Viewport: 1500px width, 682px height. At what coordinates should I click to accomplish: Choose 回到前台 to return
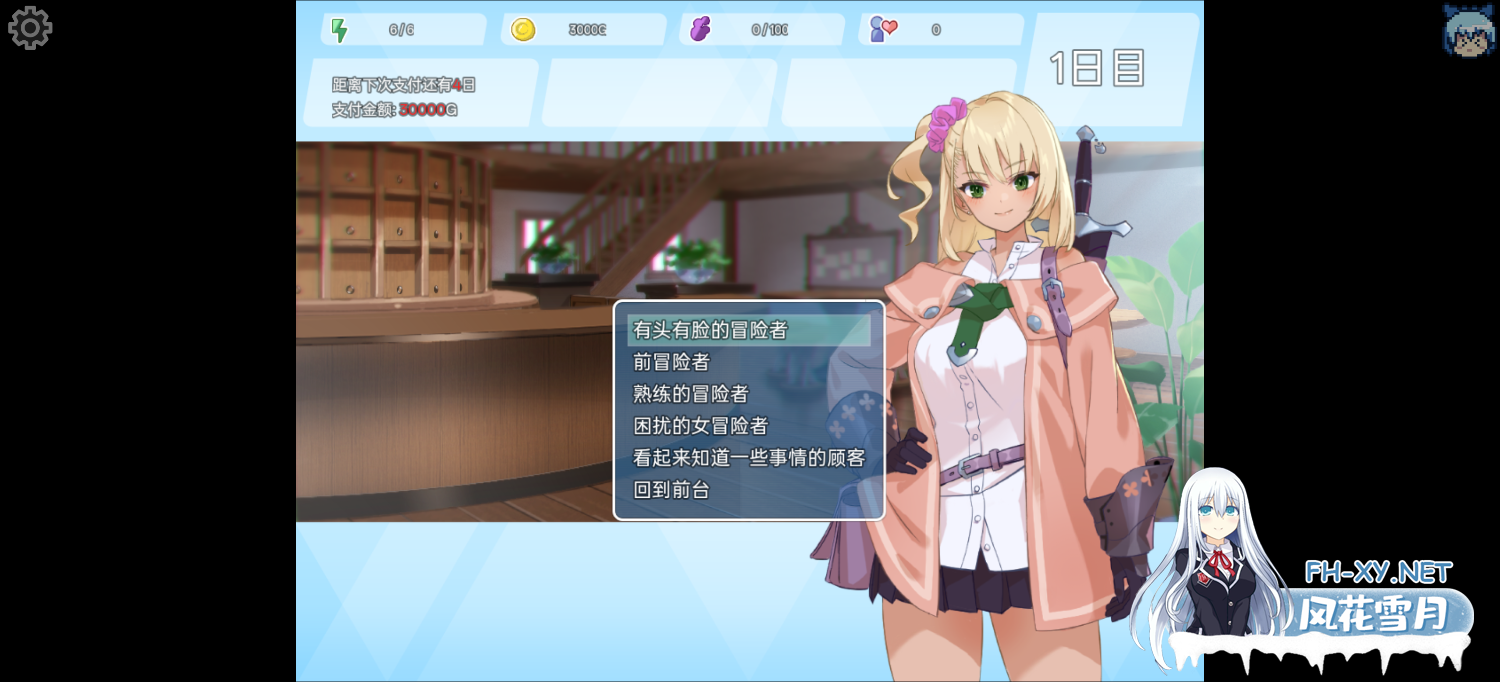pos(672,490)
